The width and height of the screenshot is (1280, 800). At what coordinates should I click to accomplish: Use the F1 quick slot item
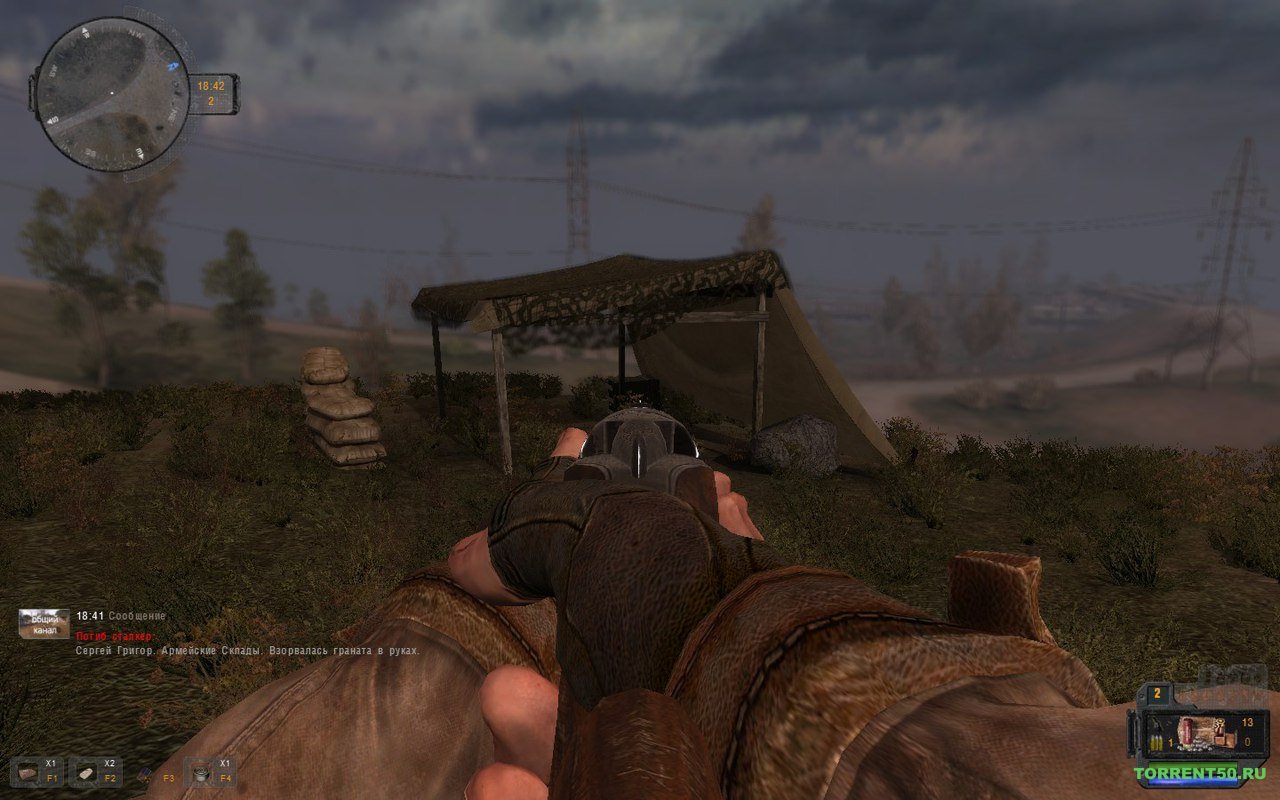coord(26,772)
